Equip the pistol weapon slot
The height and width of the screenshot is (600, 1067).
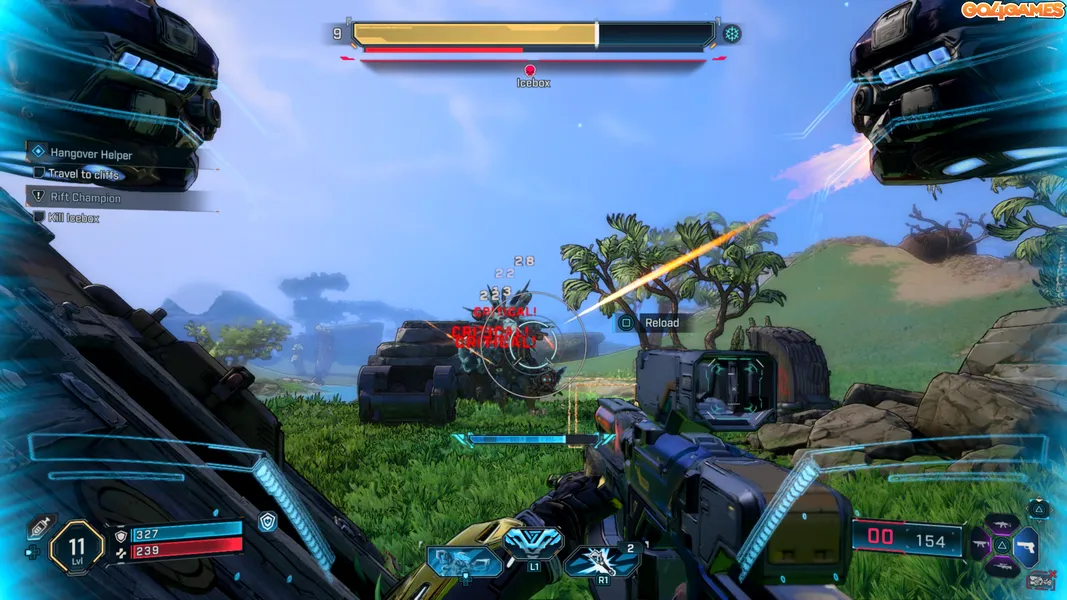(x=1026, y=546)
